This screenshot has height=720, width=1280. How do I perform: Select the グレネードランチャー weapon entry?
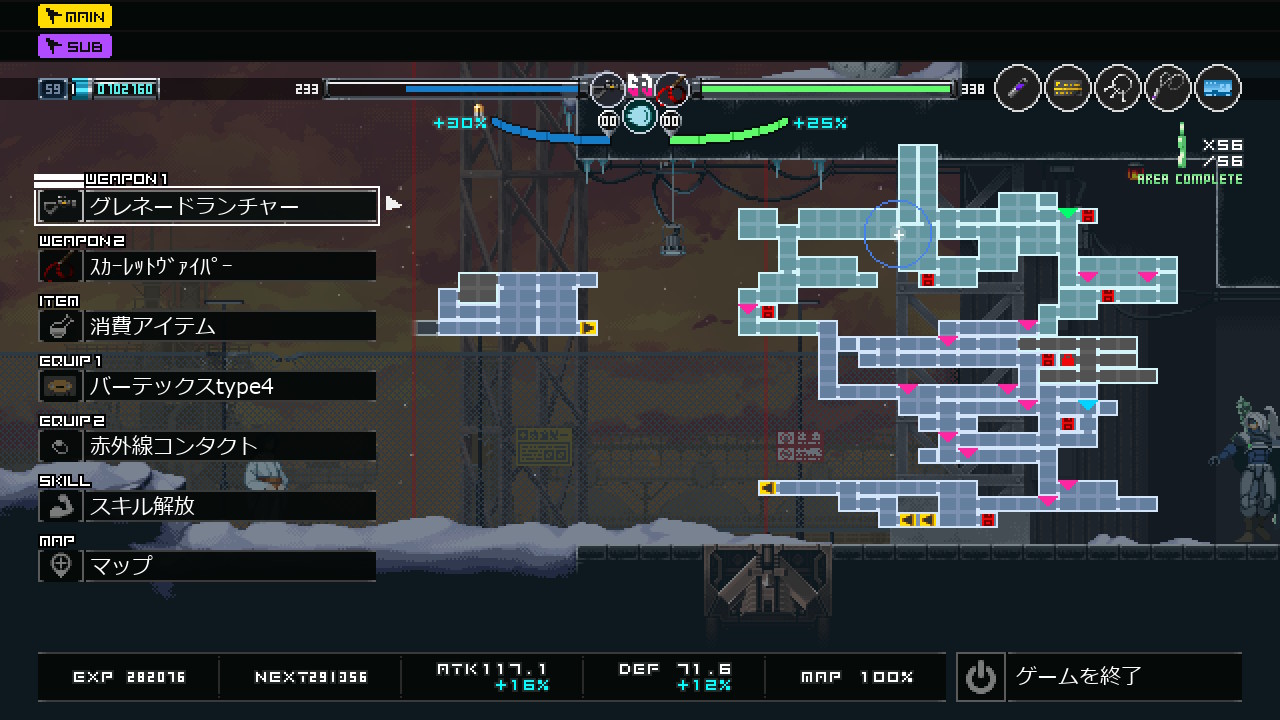[x=207, y=206]
